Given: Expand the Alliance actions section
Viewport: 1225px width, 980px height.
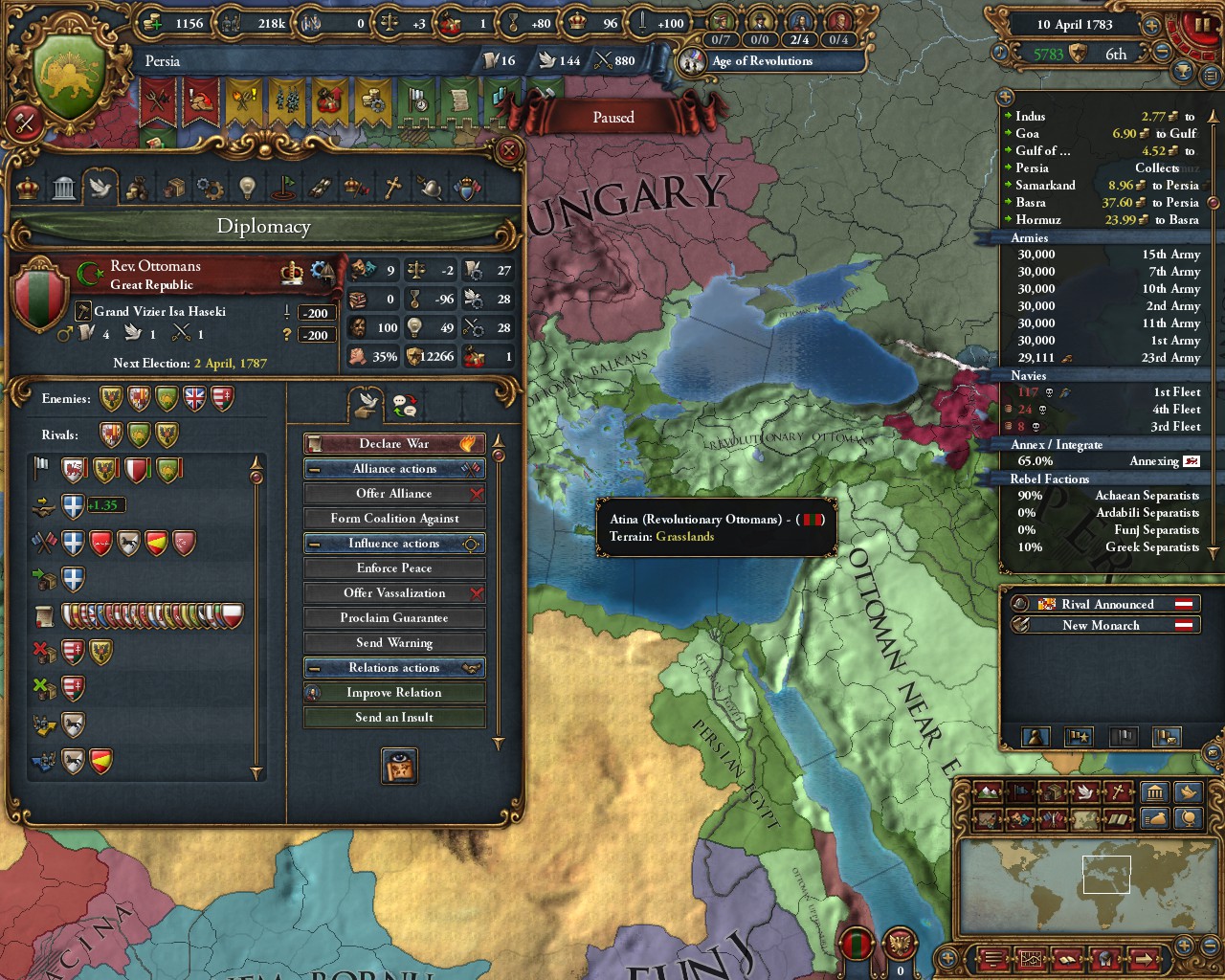Looking at the screenshot, I should (394, 468).
